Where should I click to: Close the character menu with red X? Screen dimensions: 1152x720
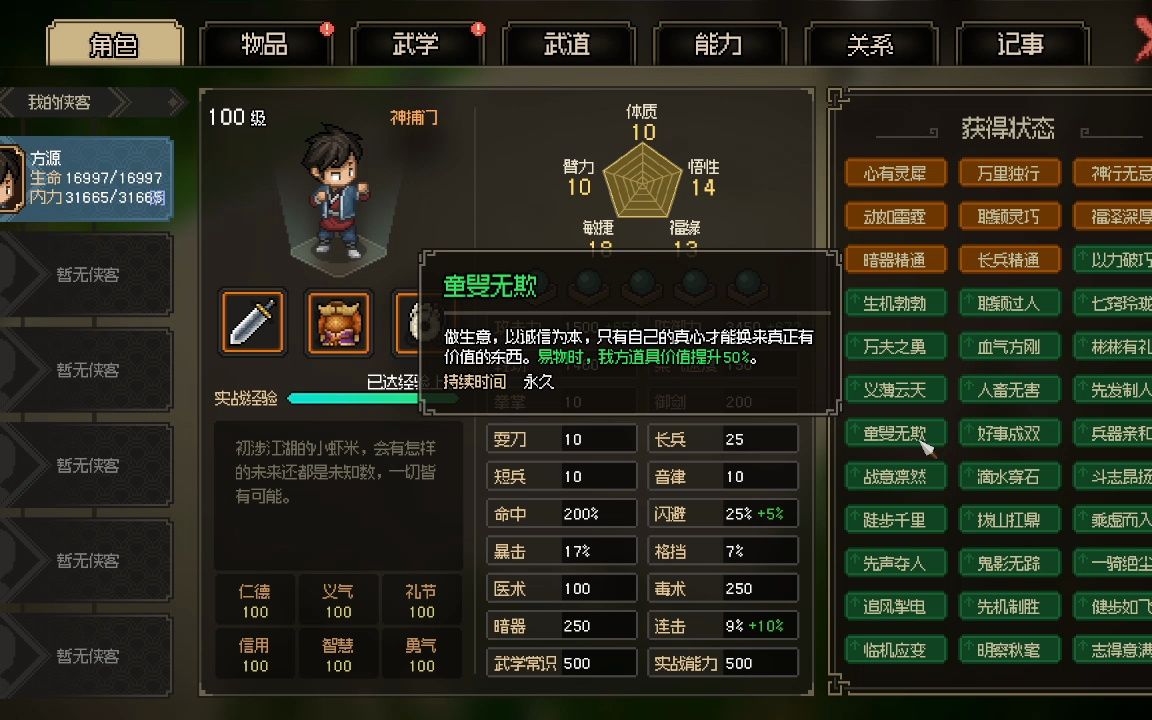[1144, 40]
